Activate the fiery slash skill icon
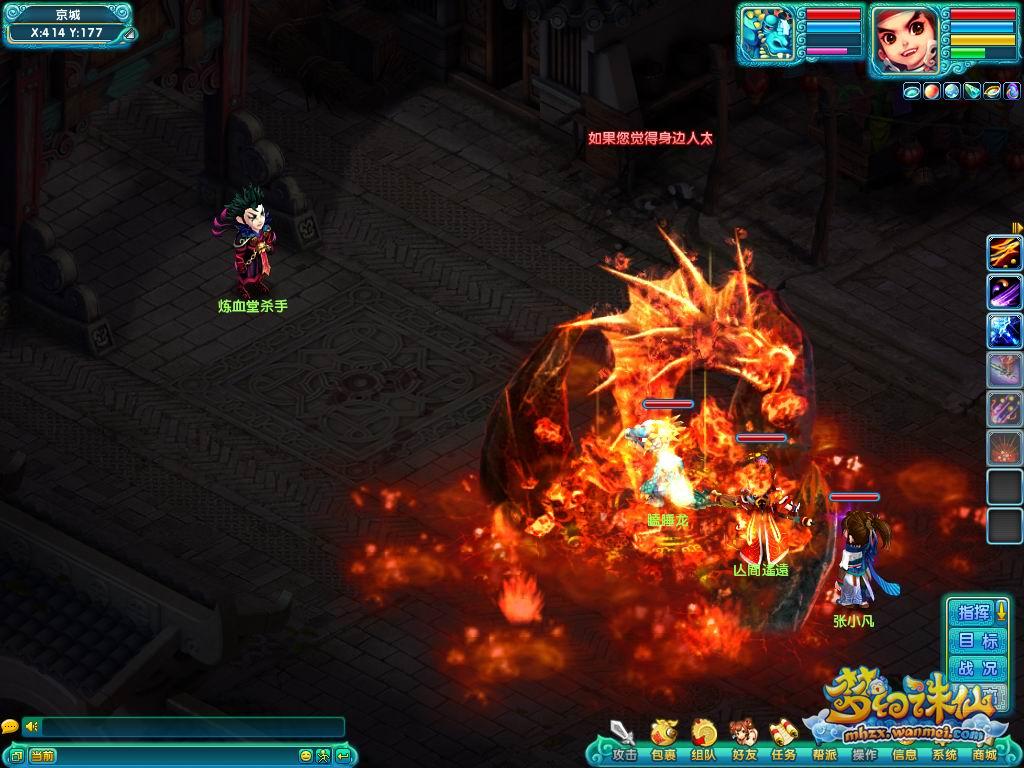This screenshot has height=768, width=1024. (1004, 253)
